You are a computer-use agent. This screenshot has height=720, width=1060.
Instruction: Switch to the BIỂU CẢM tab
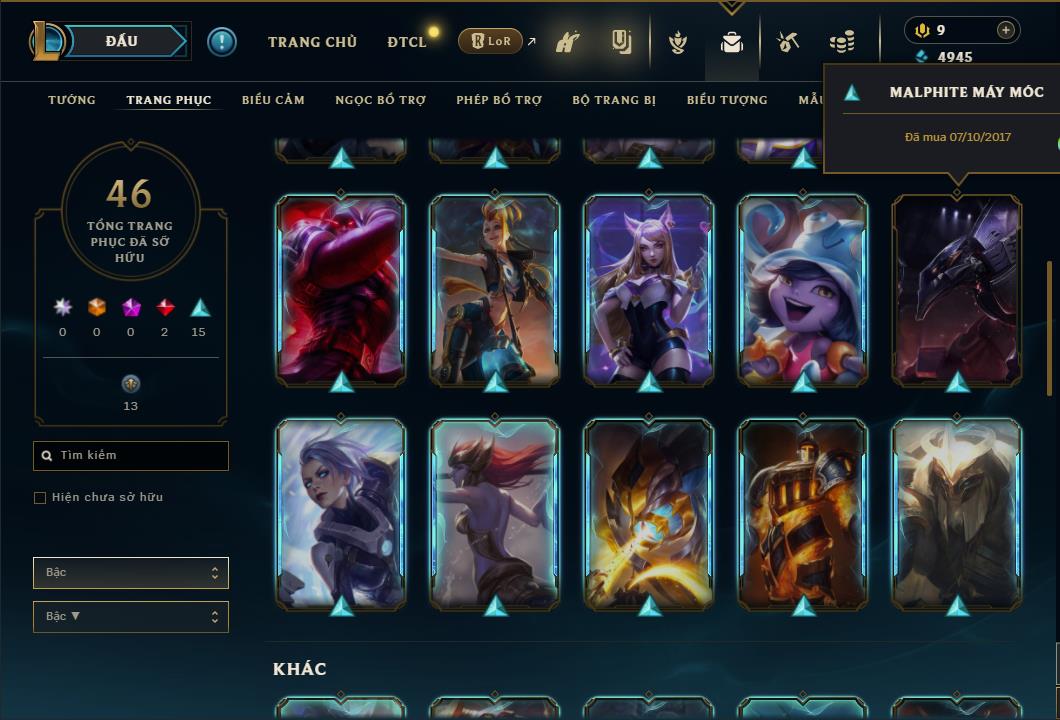[273, 100]
